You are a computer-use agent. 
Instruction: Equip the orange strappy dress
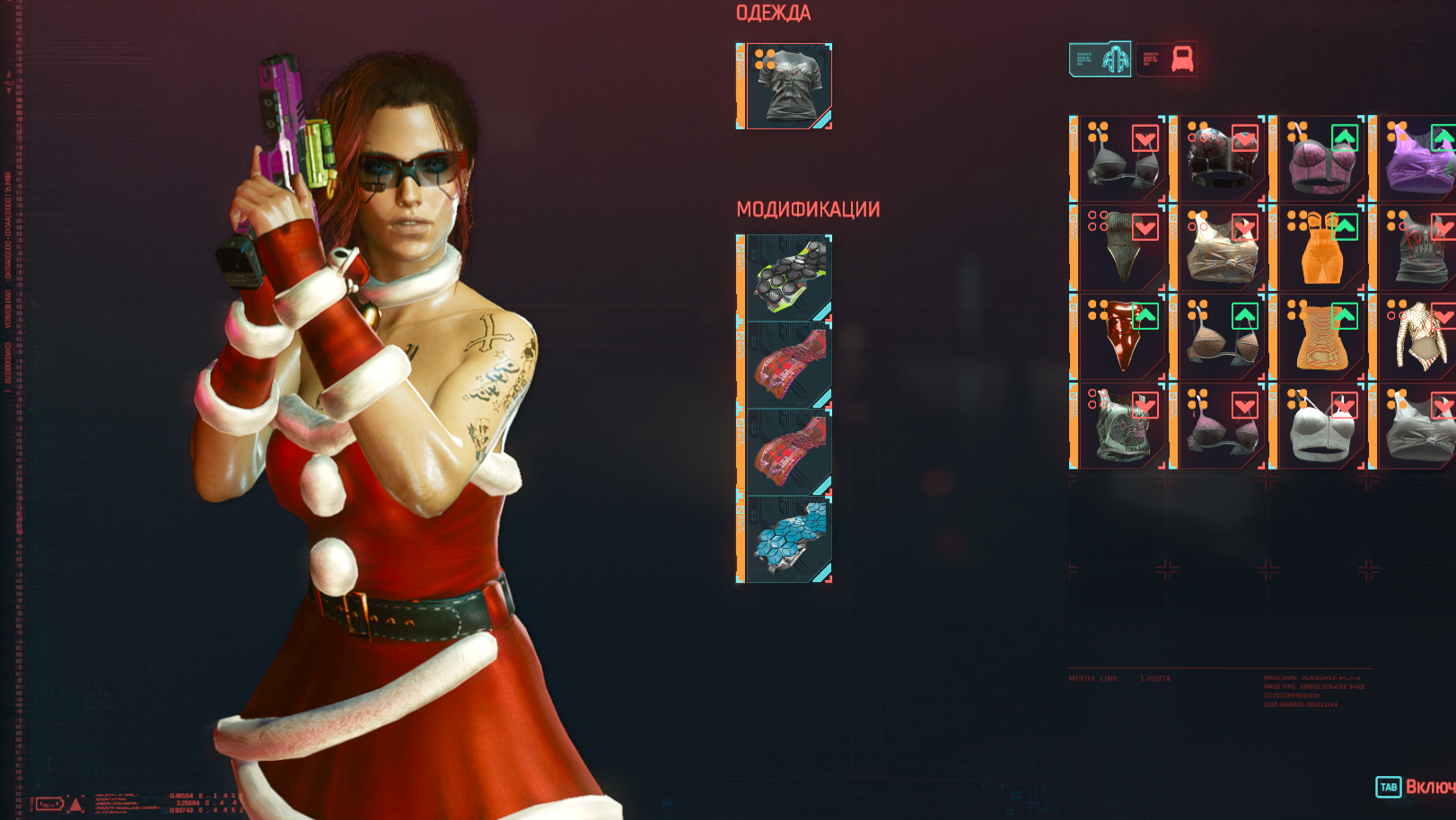[x=1320, y=250]
